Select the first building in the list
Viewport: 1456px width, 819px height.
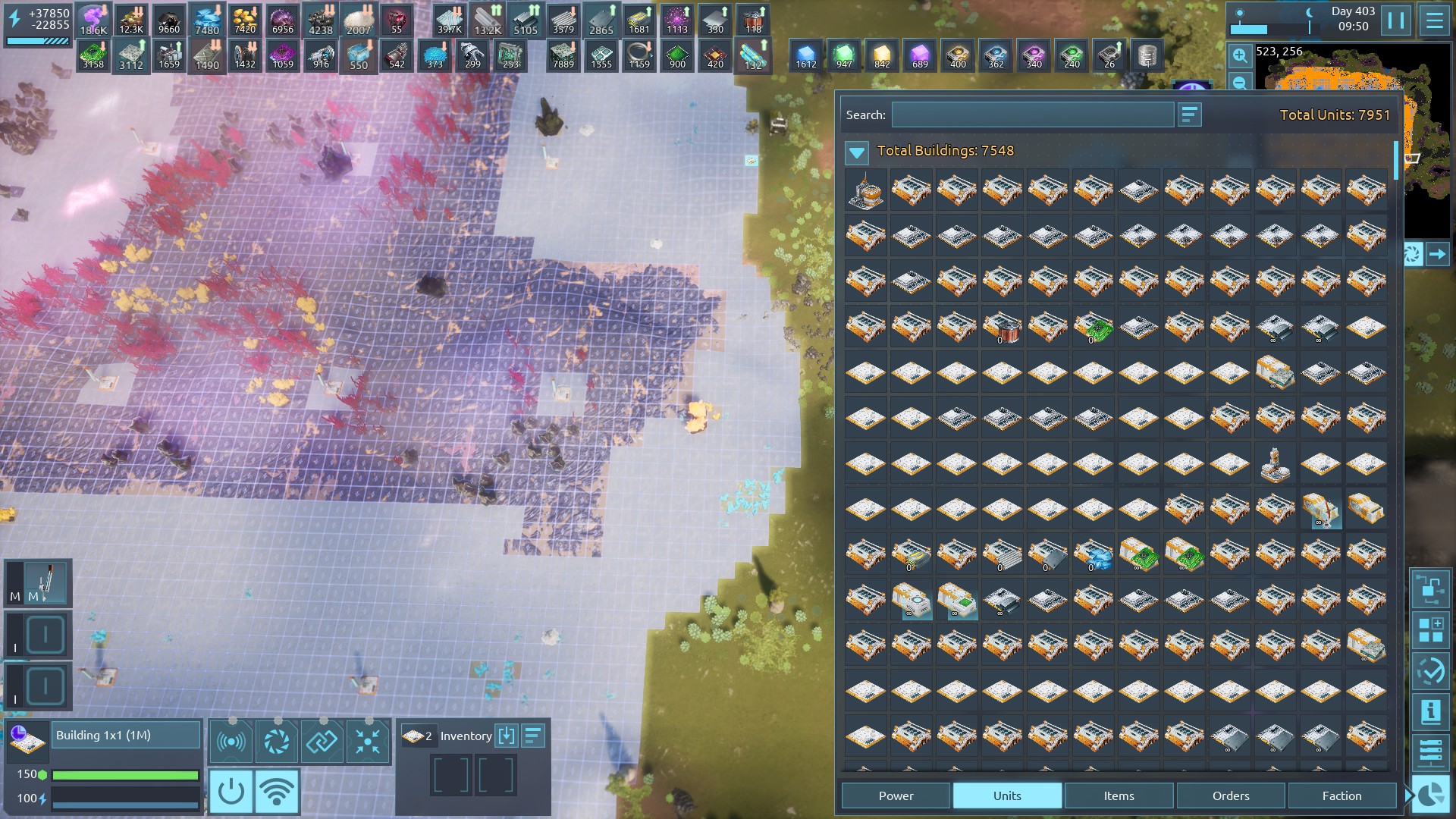pos(865,190)
